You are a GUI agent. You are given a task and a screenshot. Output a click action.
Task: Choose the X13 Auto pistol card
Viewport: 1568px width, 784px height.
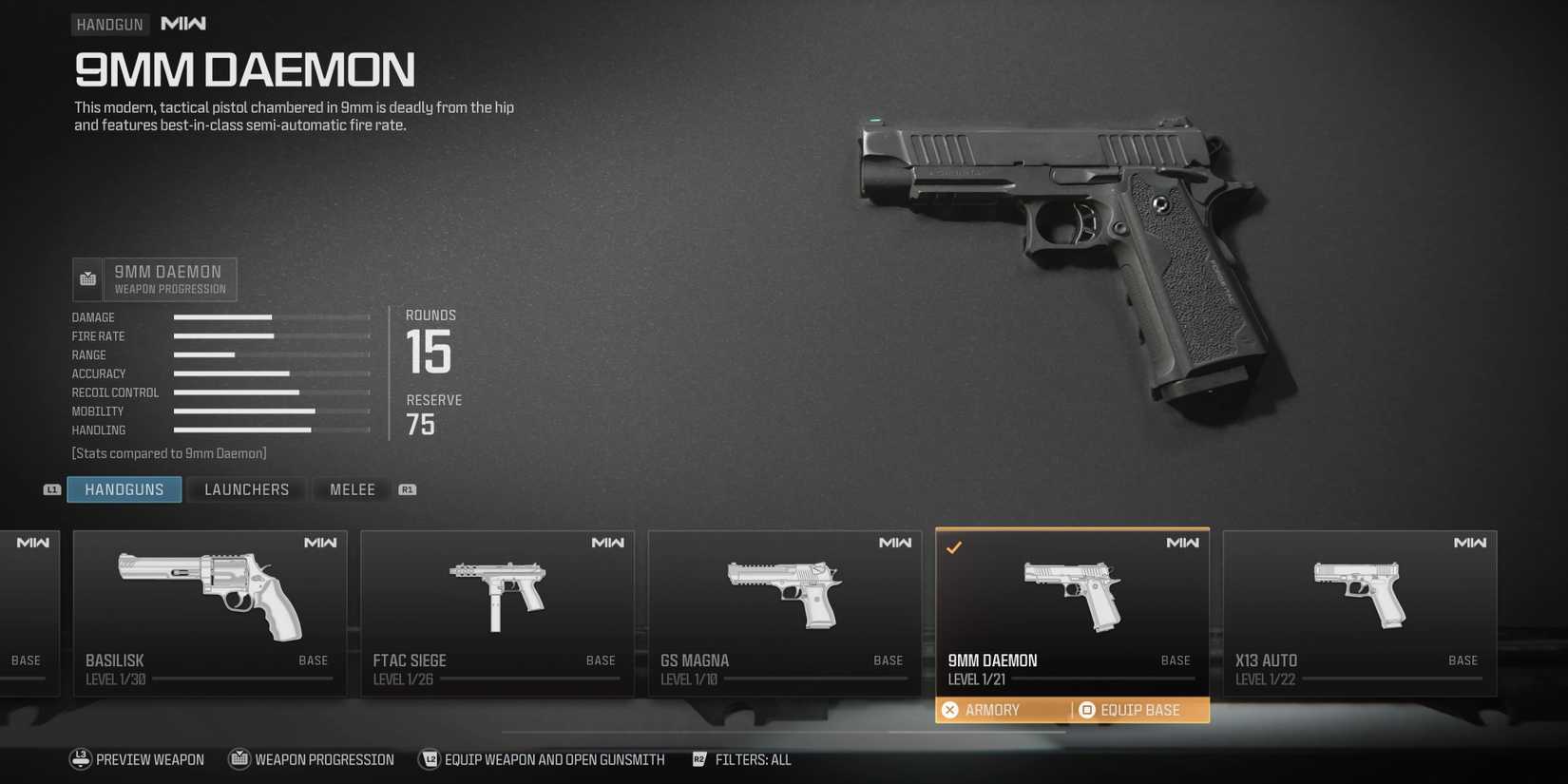[1359, 613]
